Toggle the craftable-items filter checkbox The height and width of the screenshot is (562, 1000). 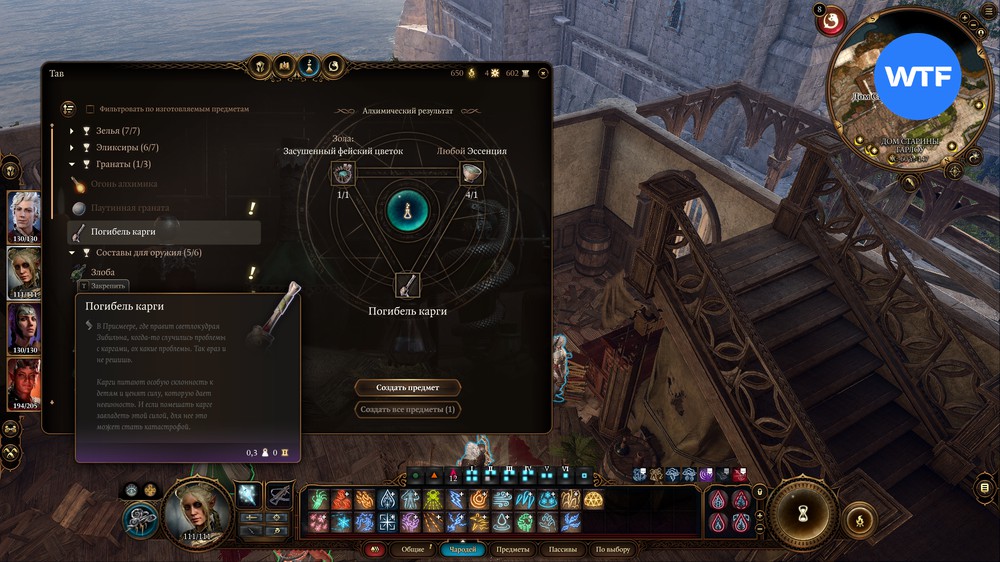tap(91, 109)
